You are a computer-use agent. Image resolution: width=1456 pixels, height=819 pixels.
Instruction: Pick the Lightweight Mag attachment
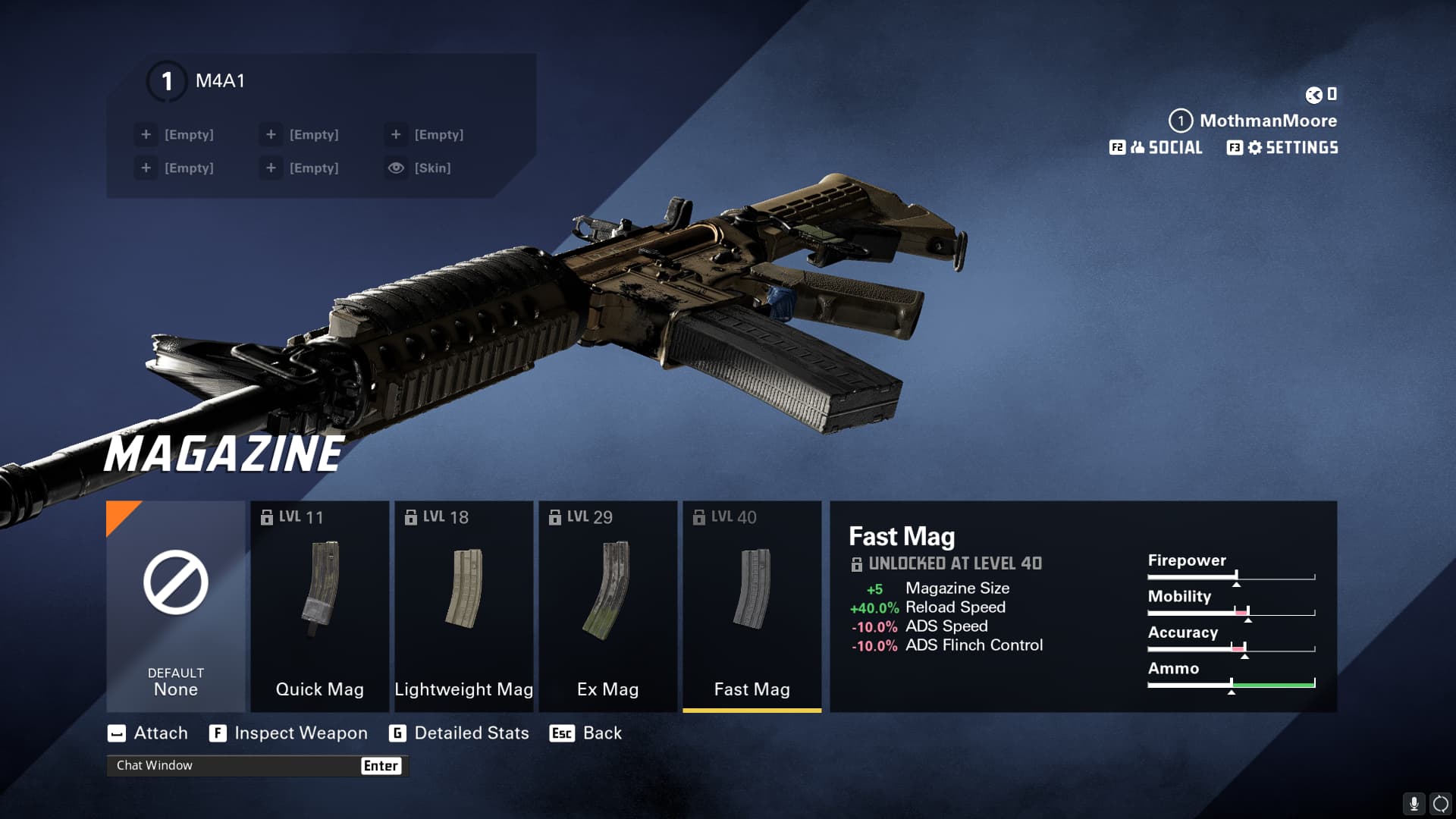point(463,606)
